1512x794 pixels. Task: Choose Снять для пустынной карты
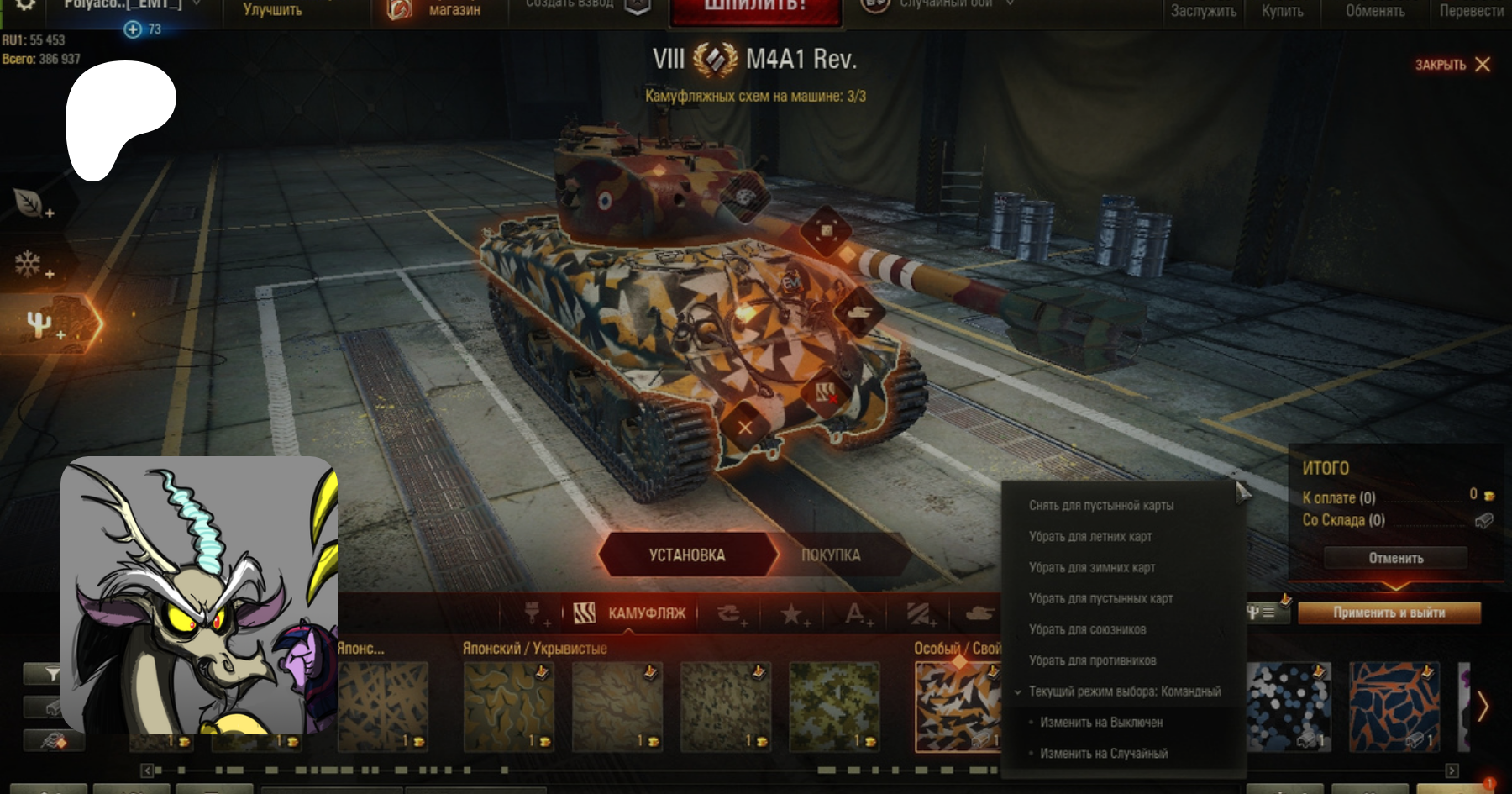(1100, 505)
